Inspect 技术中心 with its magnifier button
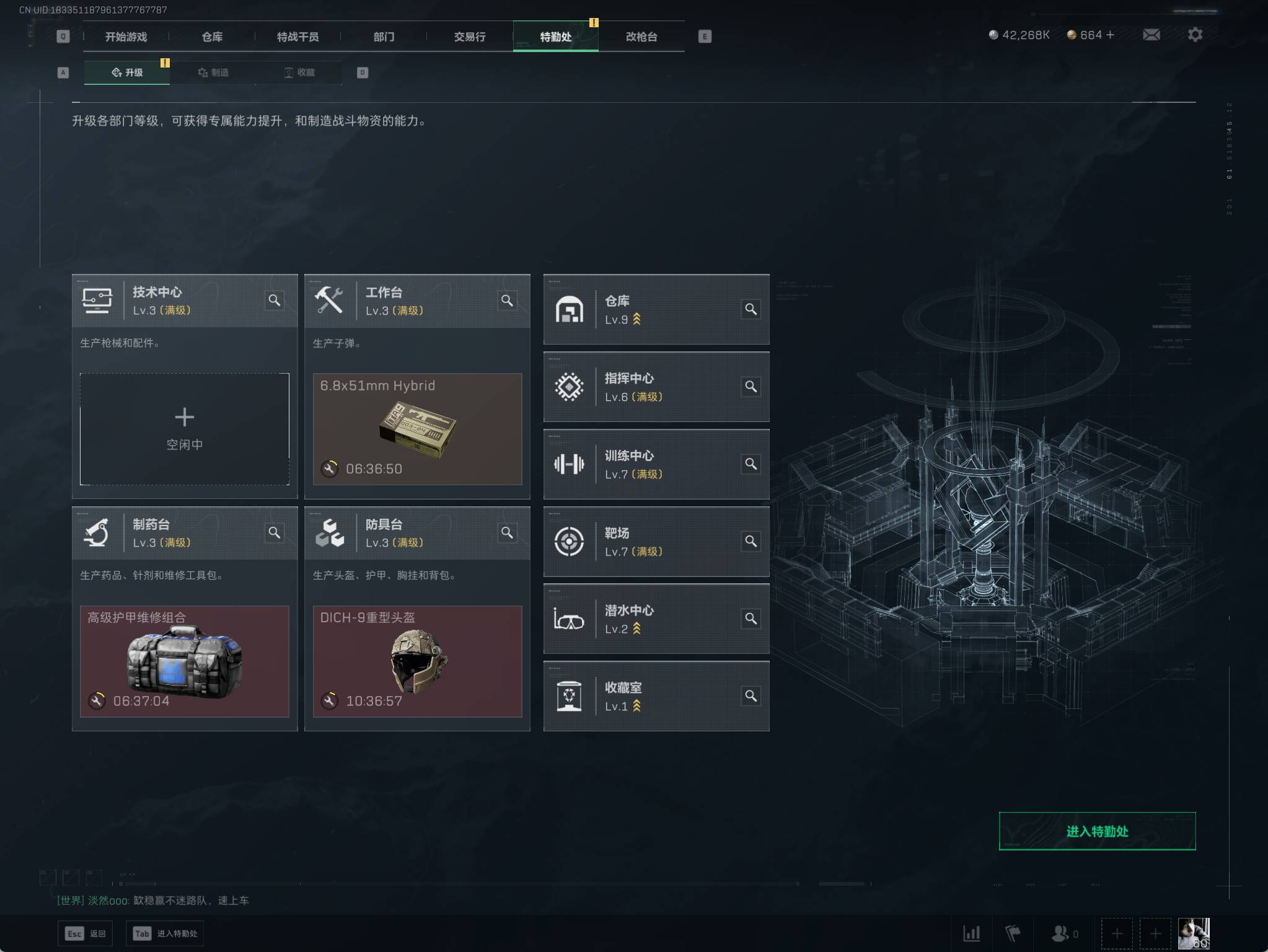This screenshot has height=952, width=1268. tap(275, 301)
